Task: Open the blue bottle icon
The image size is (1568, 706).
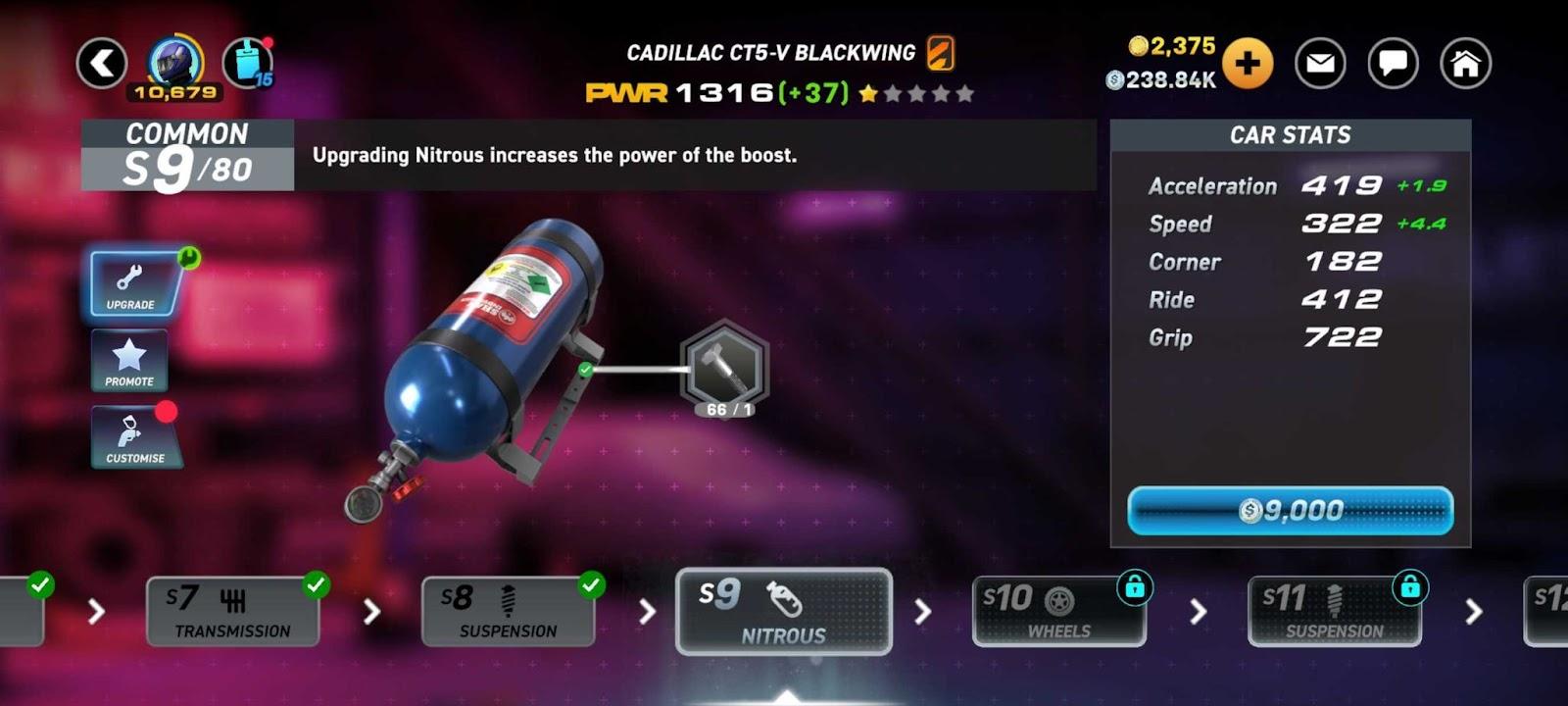Action: point(248,63)
